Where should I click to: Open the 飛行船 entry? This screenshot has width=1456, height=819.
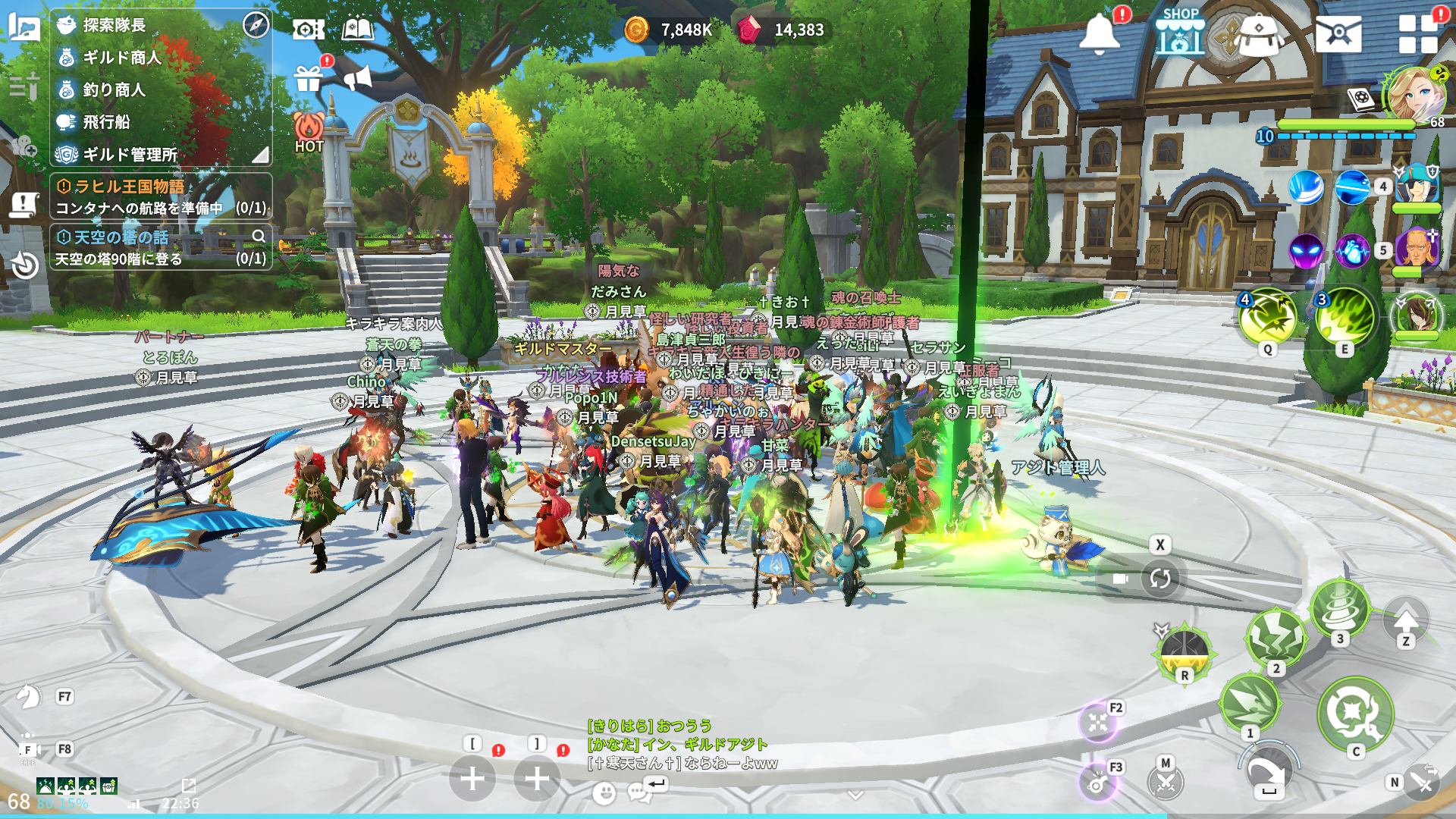pos(106,122)
